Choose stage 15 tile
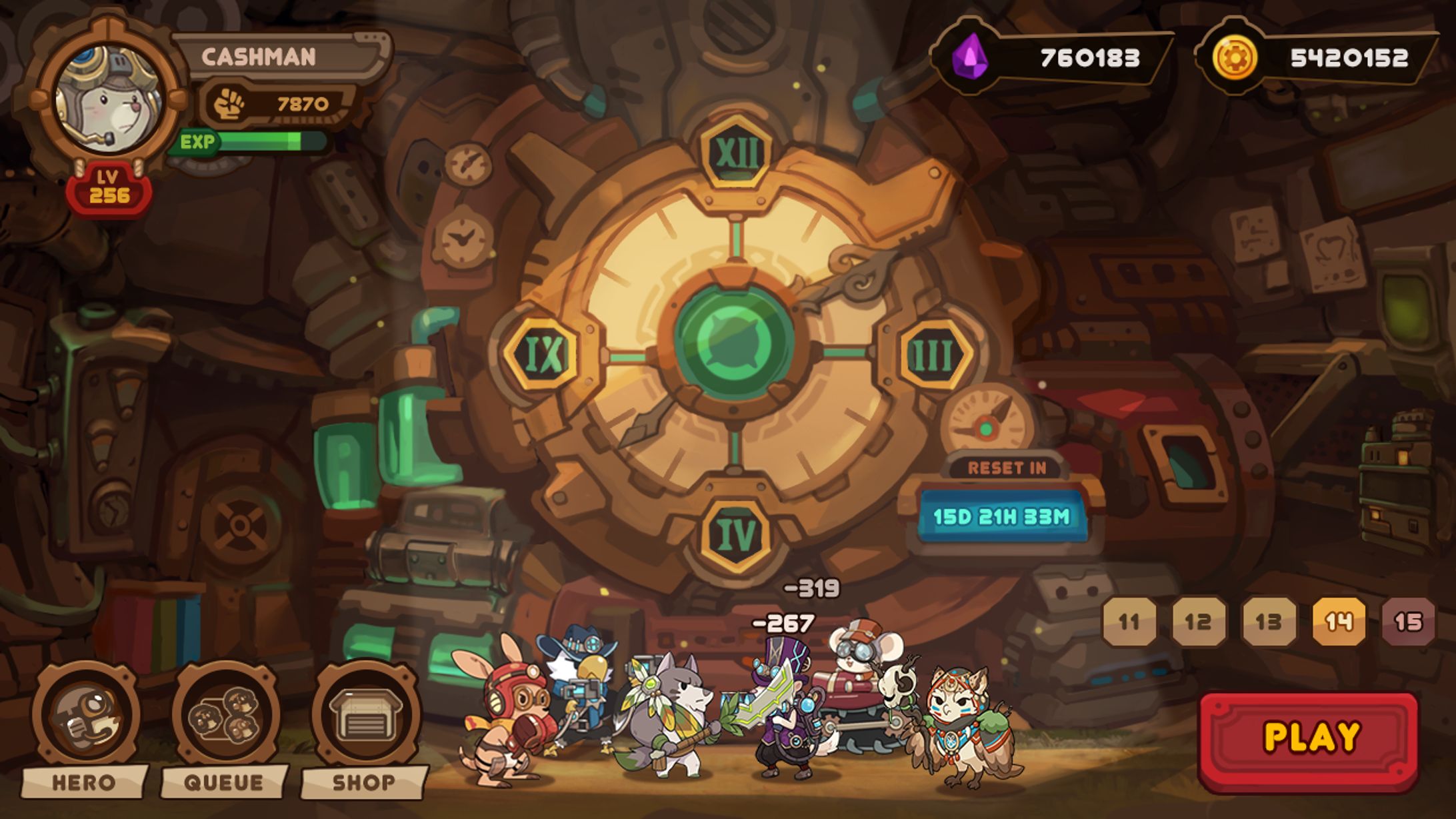This screenshot has width=1456, height=819. (x=1408, y=622)
